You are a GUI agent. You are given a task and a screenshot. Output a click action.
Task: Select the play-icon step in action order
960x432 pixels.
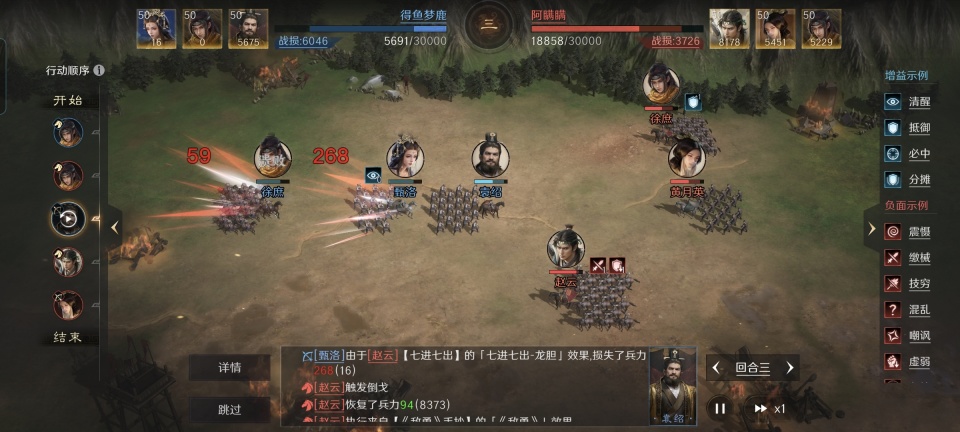click(x=68, y=219)
